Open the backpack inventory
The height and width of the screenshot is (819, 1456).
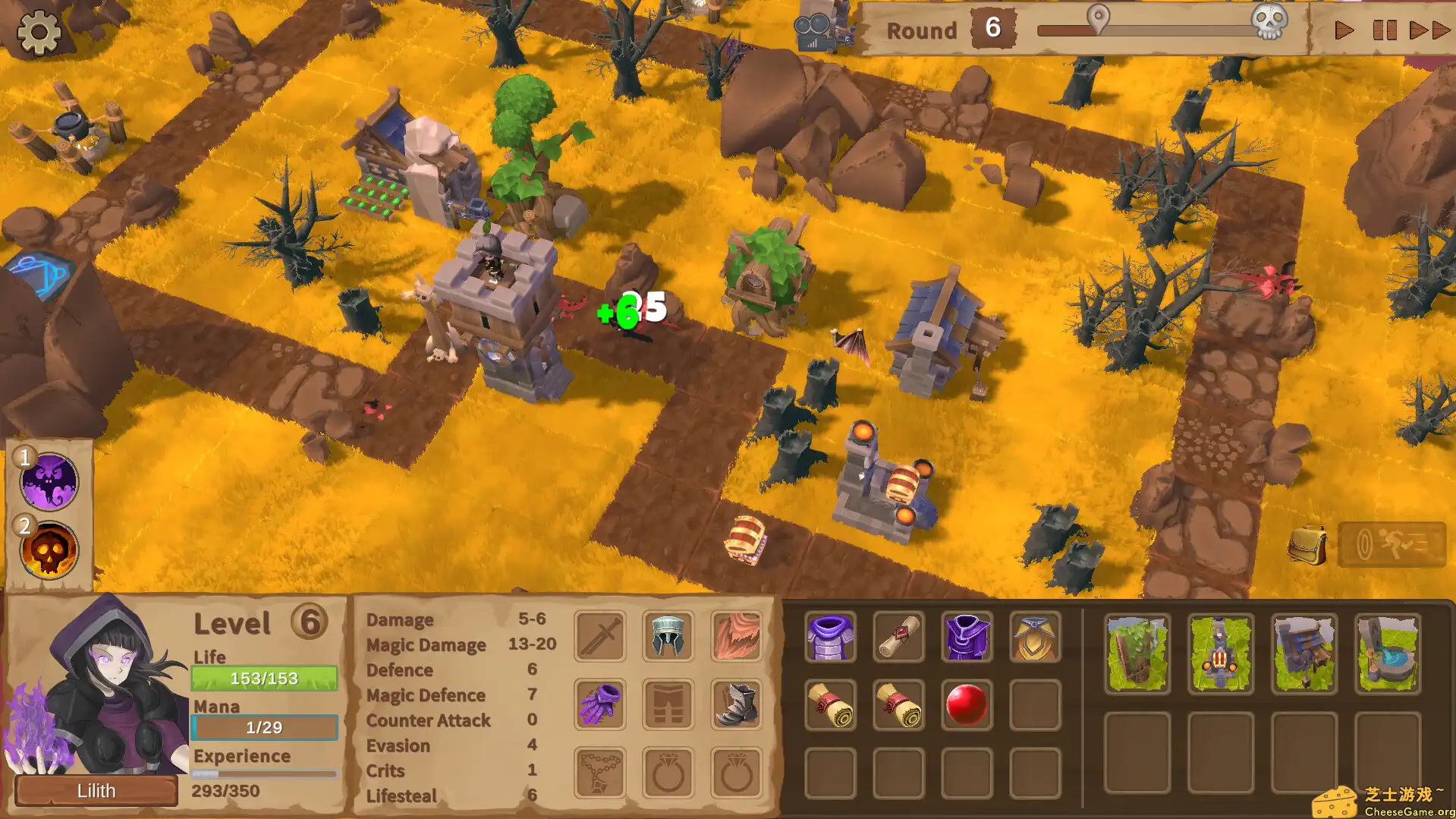(1307, 545)
